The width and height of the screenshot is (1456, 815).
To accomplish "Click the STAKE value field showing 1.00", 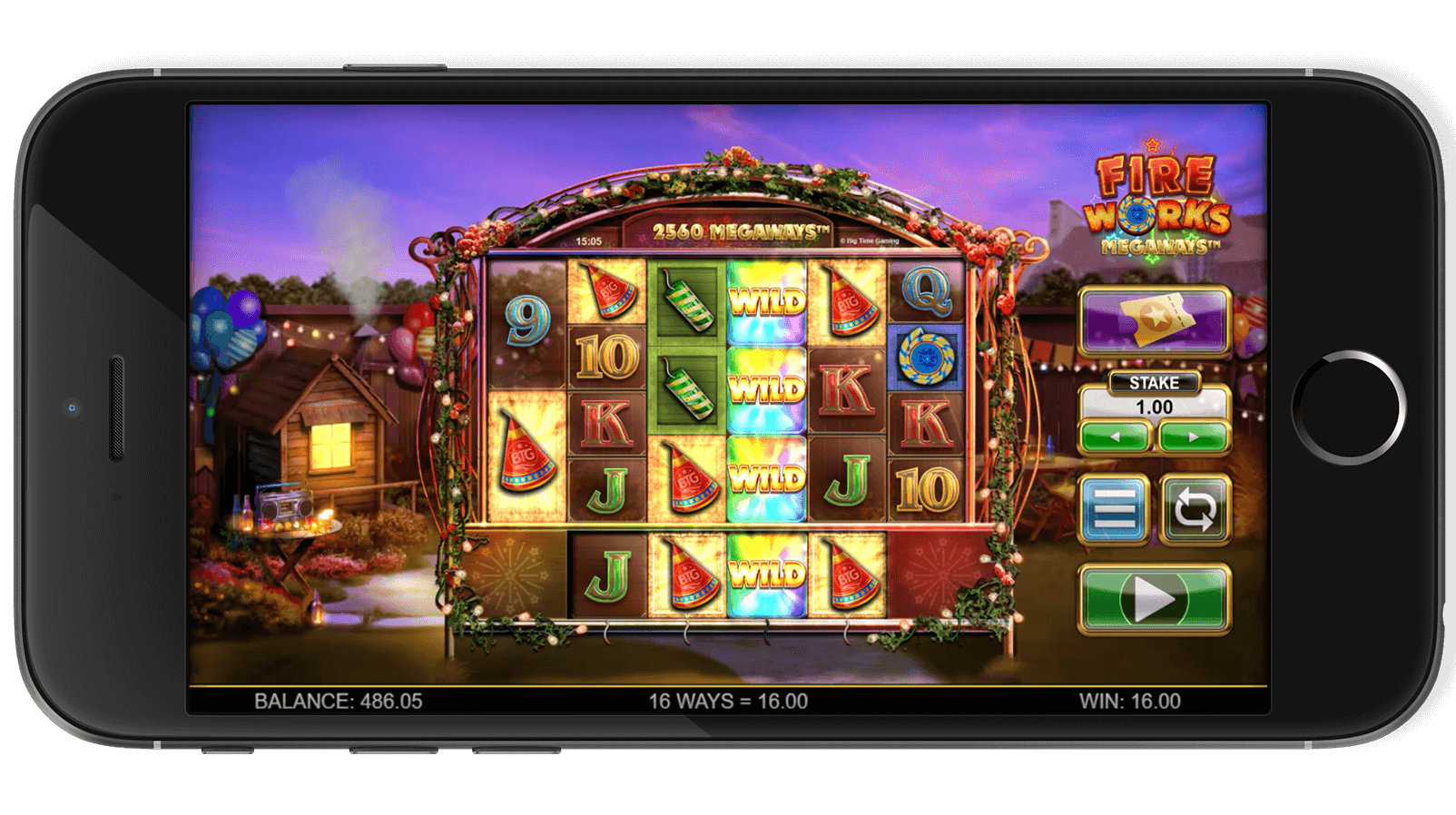I will [x=1153, y=408].
